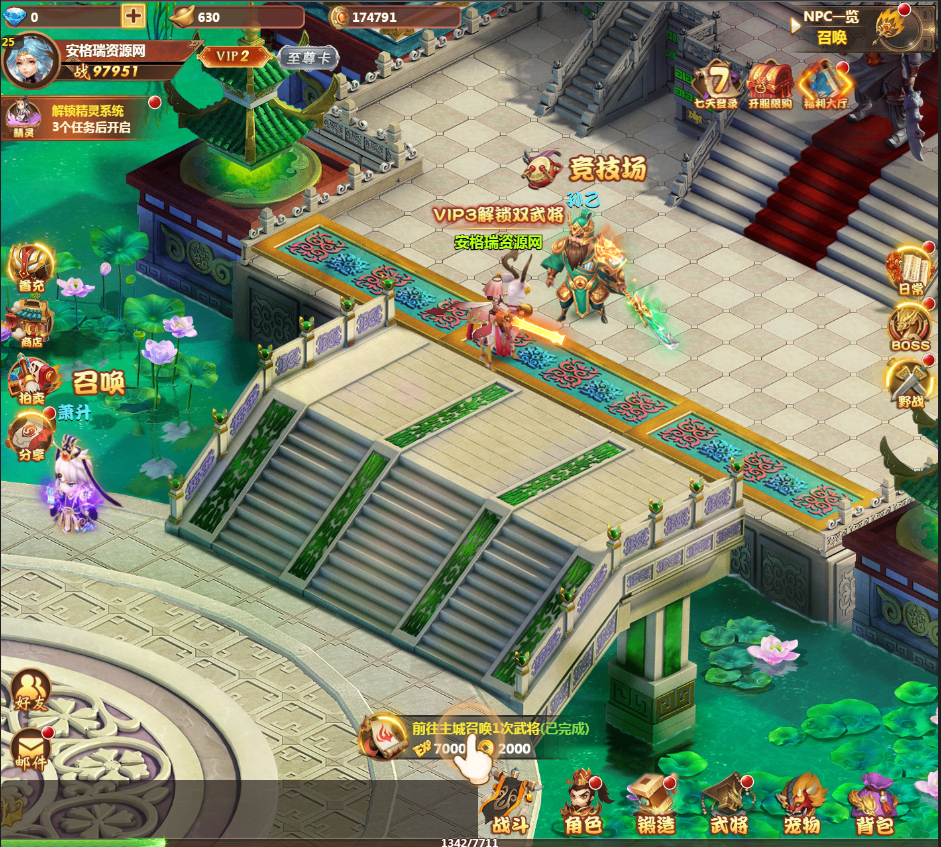Open the 首充 first recharge icon

click(30, 267)
